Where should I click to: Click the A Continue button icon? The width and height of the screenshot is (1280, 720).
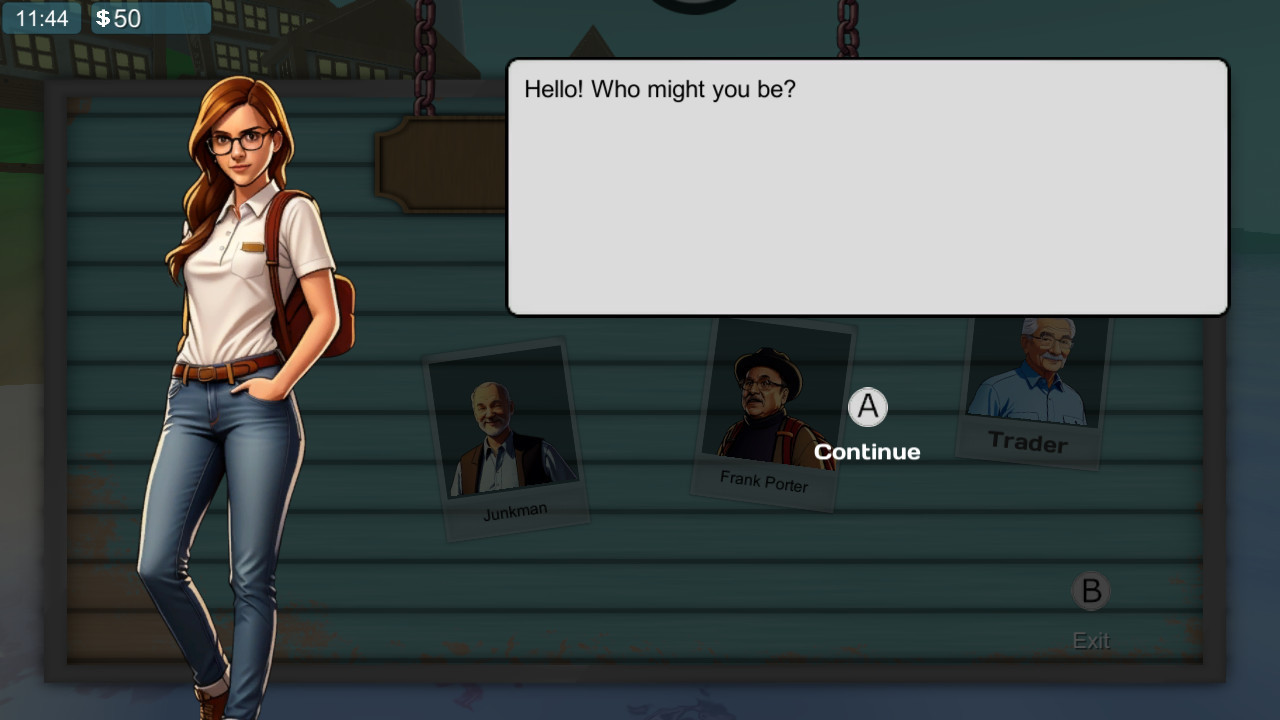pos(866,407)
